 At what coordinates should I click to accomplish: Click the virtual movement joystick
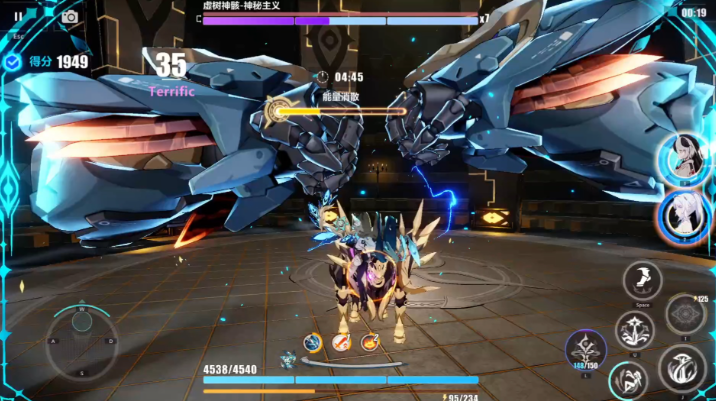click(82, 340)
